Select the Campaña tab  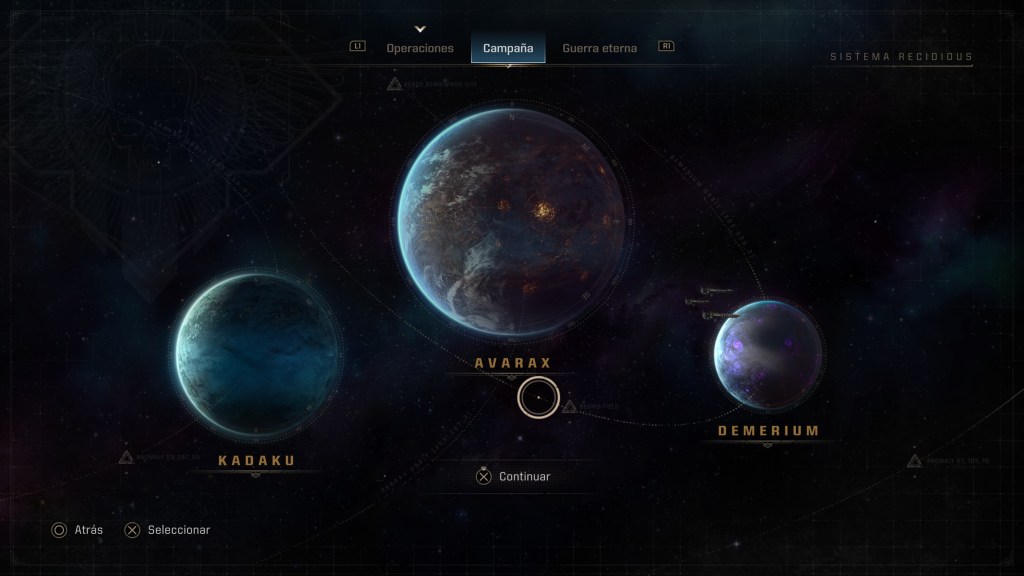508,48
